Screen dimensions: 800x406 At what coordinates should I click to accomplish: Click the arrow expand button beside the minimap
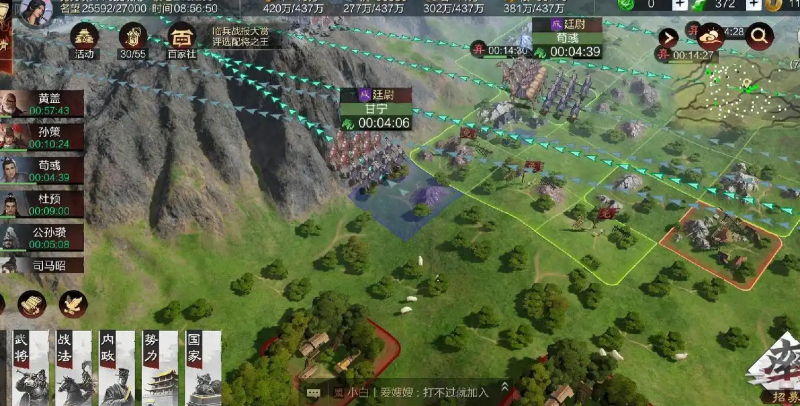[x=669, y=38]
